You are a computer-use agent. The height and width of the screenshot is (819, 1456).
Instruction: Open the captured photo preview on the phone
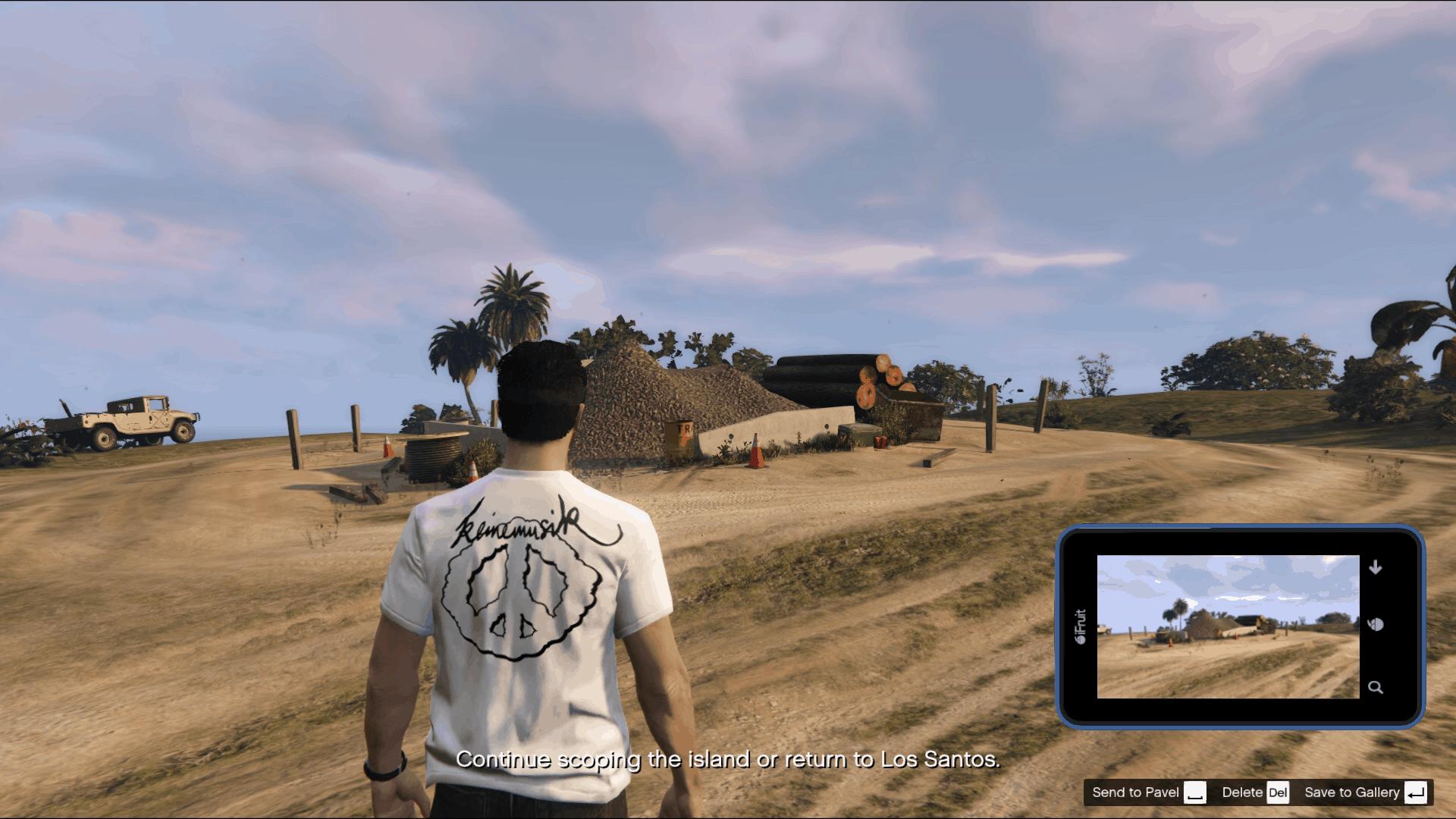1228,626
